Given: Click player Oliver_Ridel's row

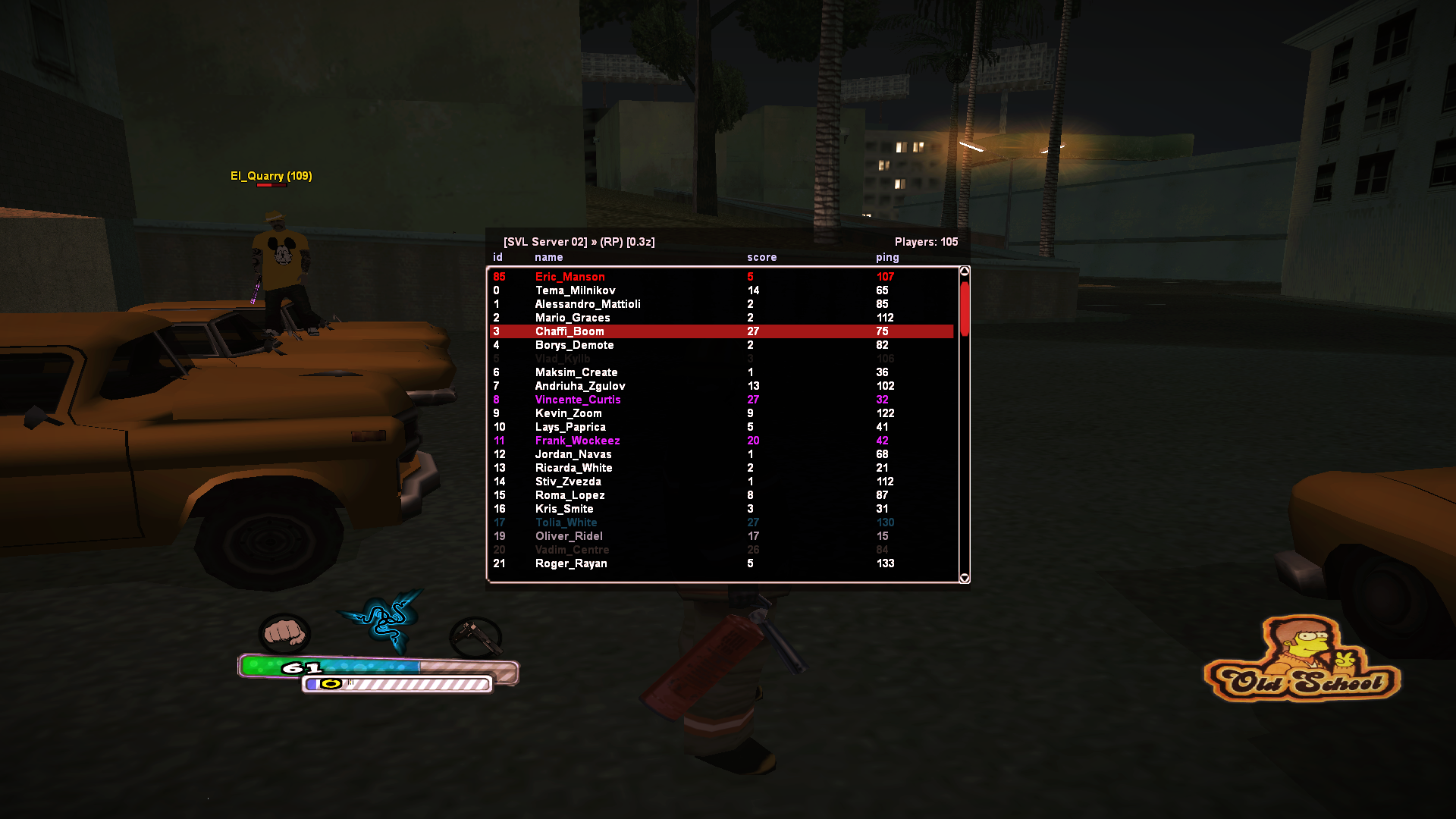Looking at the screenshot, I should 569,536.
